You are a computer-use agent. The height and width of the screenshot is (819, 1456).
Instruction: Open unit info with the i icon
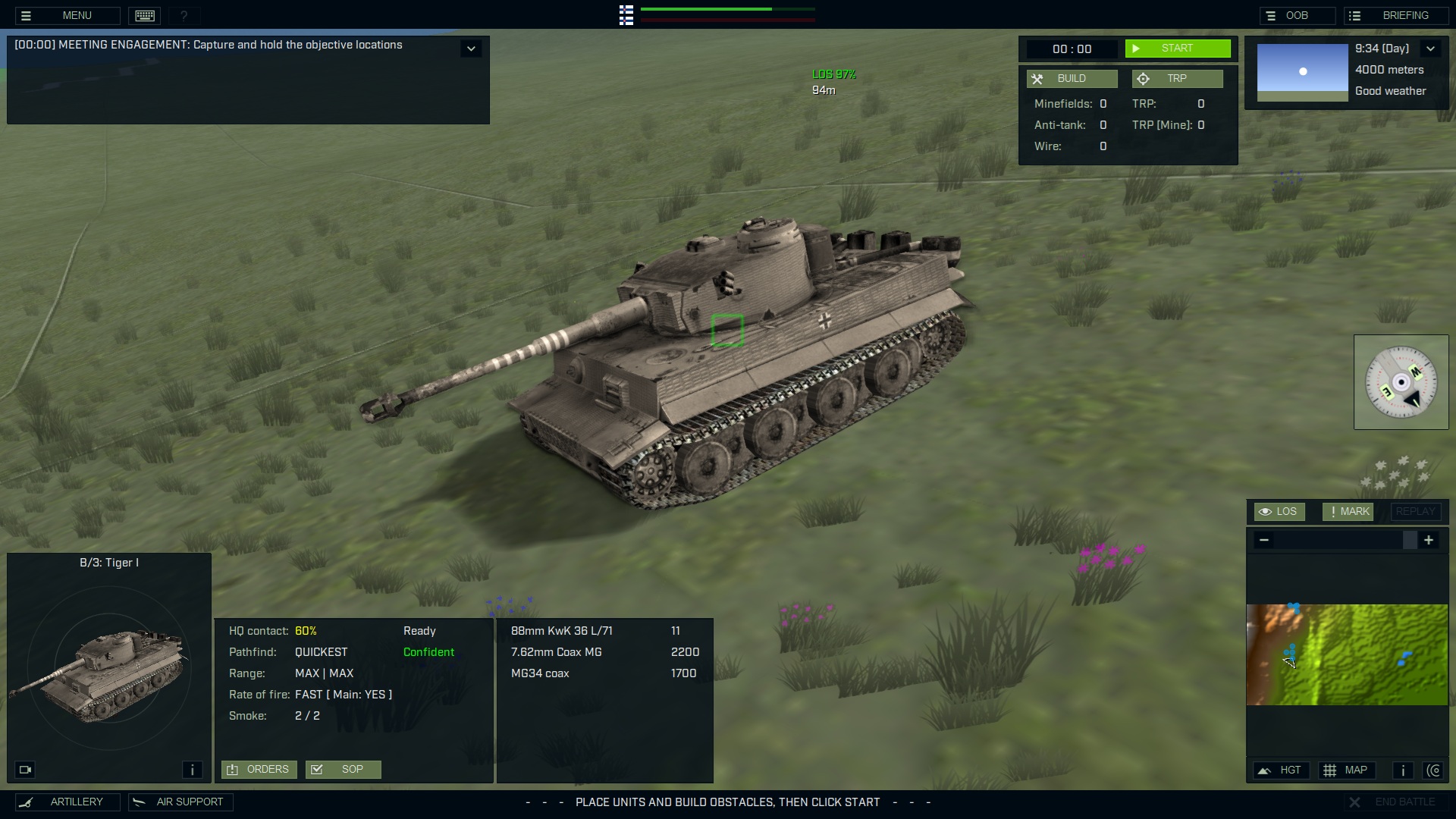coord(192,769)
